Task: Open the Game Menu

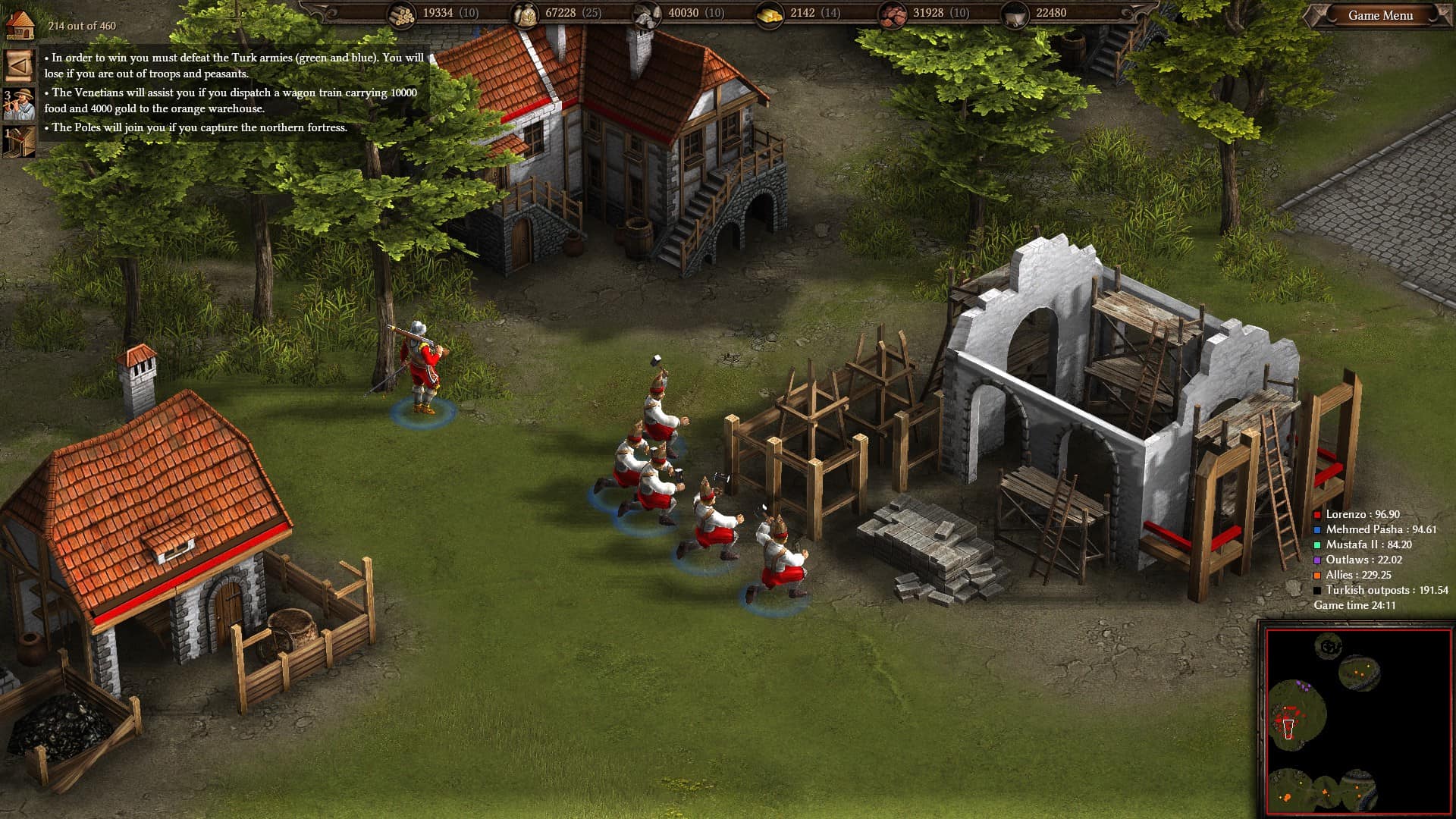Action: 1380,15
